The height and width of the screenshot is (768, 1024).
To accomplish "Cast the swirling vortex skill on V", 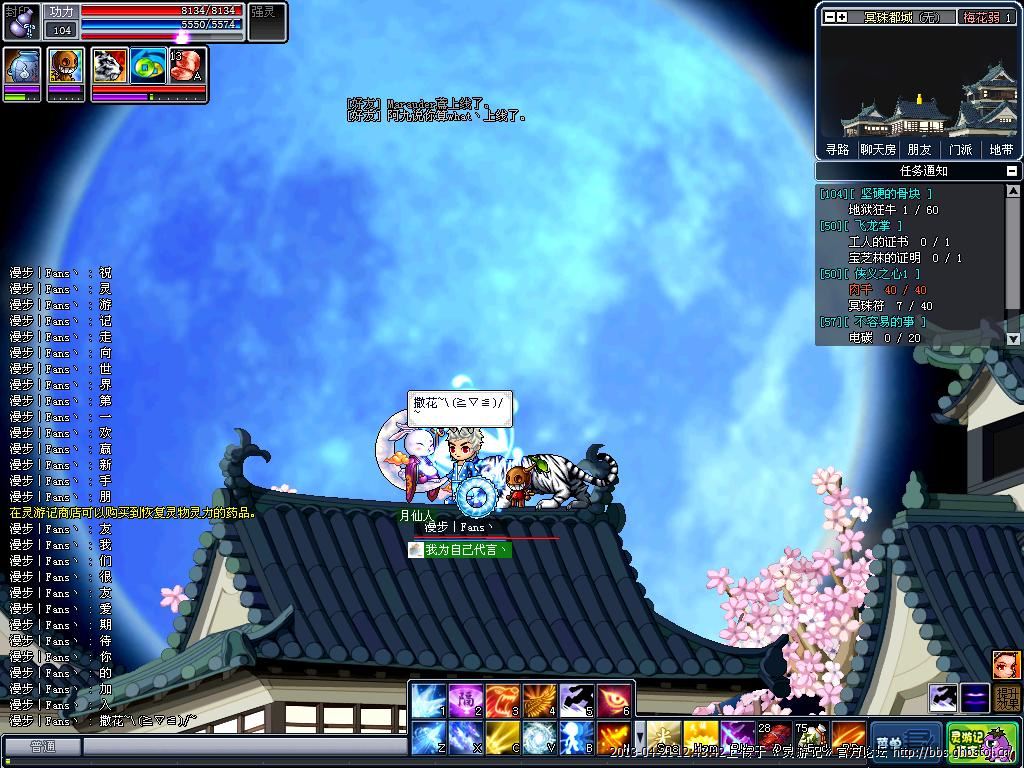I will pos(539,738).
